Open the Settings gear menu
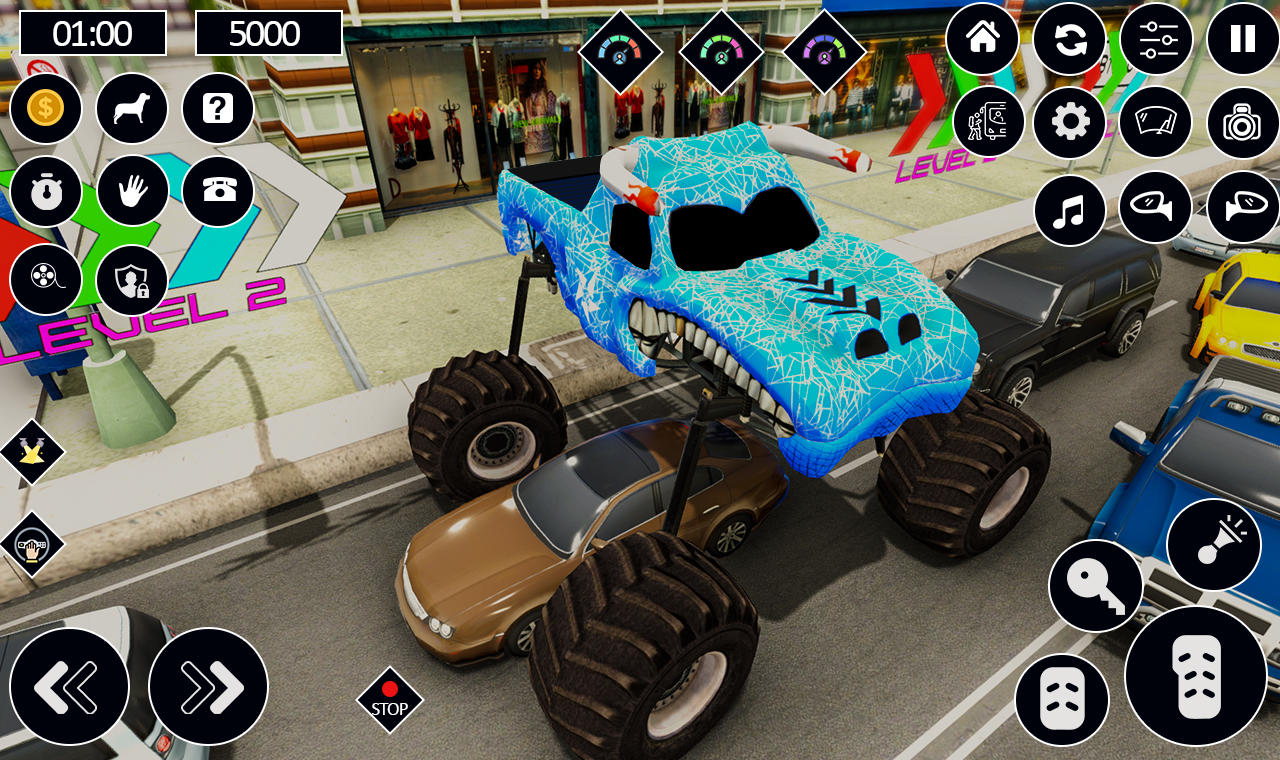This screenshot has height=760, width=1280. [x=1070, y=122]
